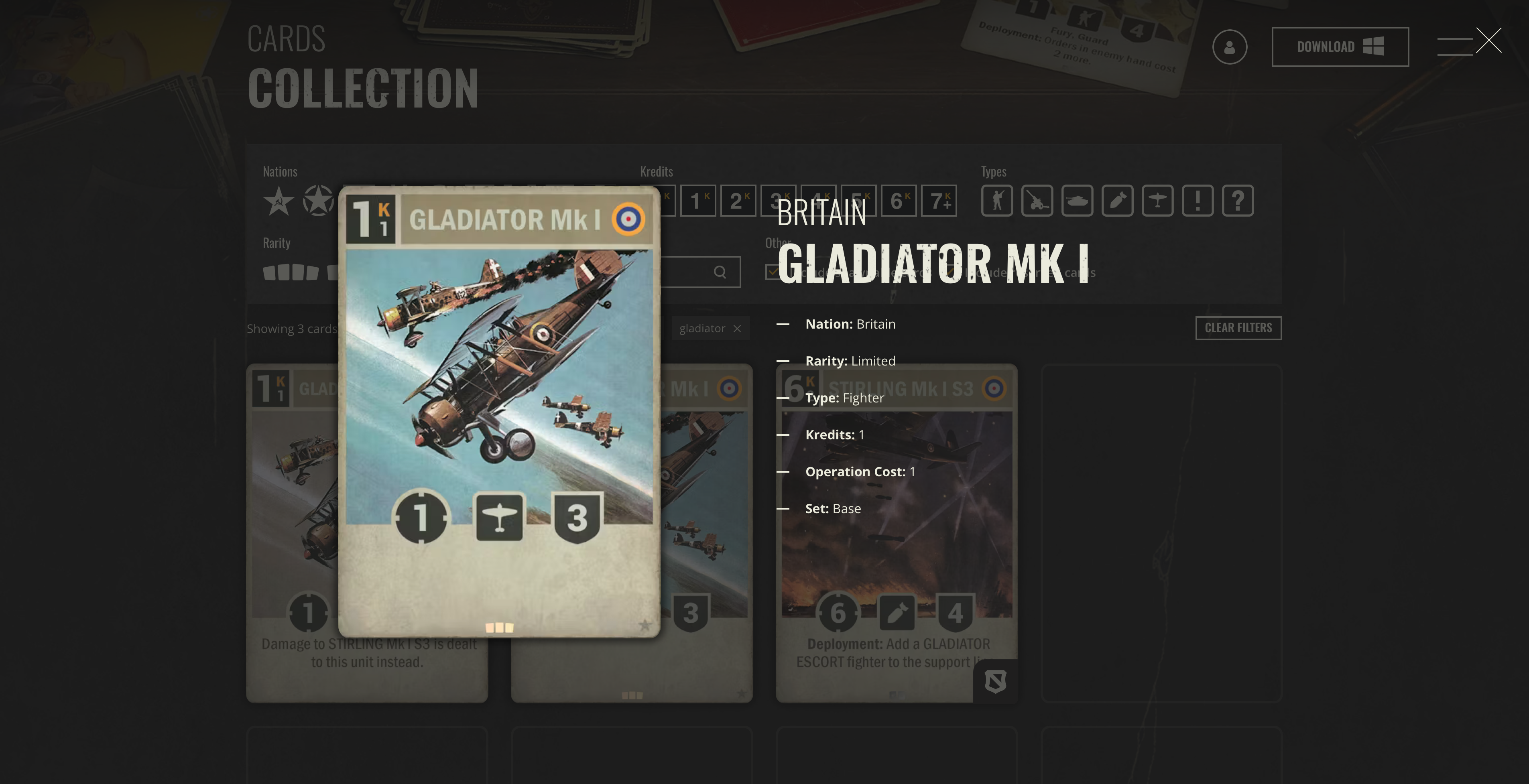The width and height of the screenshot is (1529, 784).
Task: View the enlarged Gladiator Mk I card
Action: tap(499, 412)
